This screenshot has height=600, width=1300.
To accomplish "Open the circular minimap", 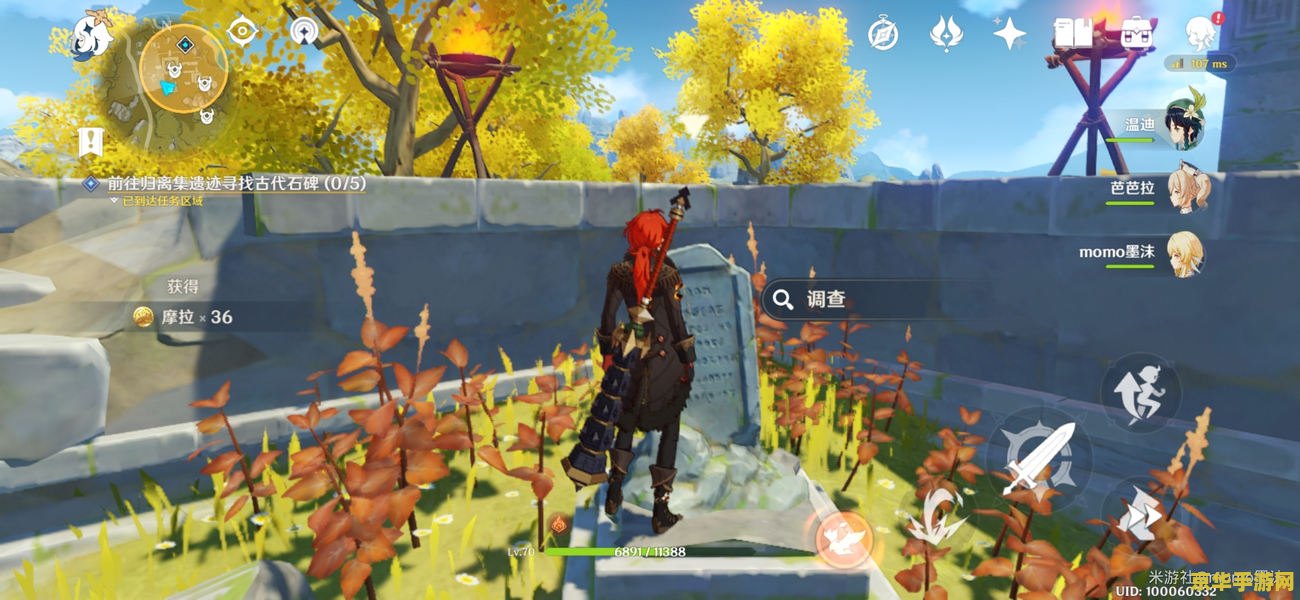I will click(x=182, y=68).
